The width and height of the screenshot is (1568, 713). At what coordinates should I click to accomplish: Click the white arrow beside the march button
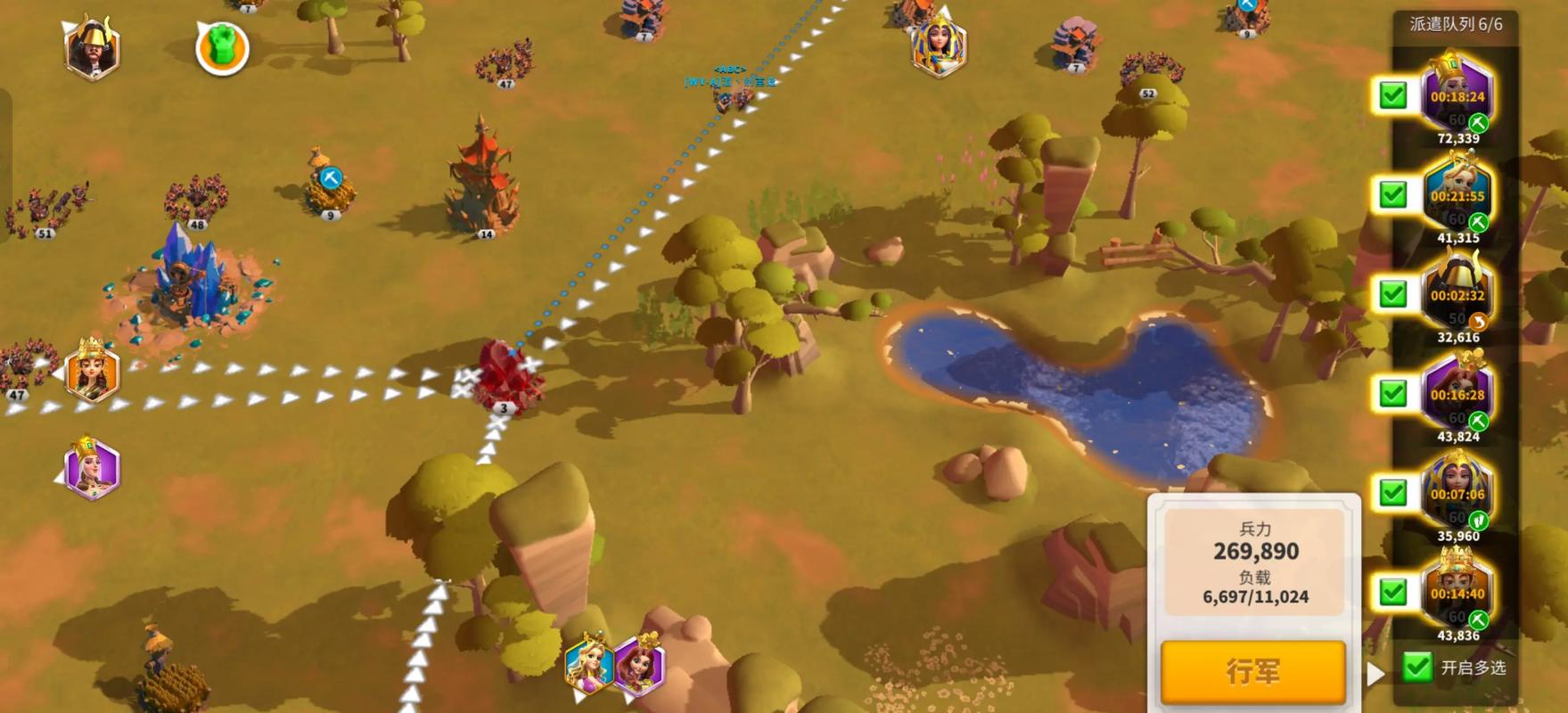pos(1375,674)
